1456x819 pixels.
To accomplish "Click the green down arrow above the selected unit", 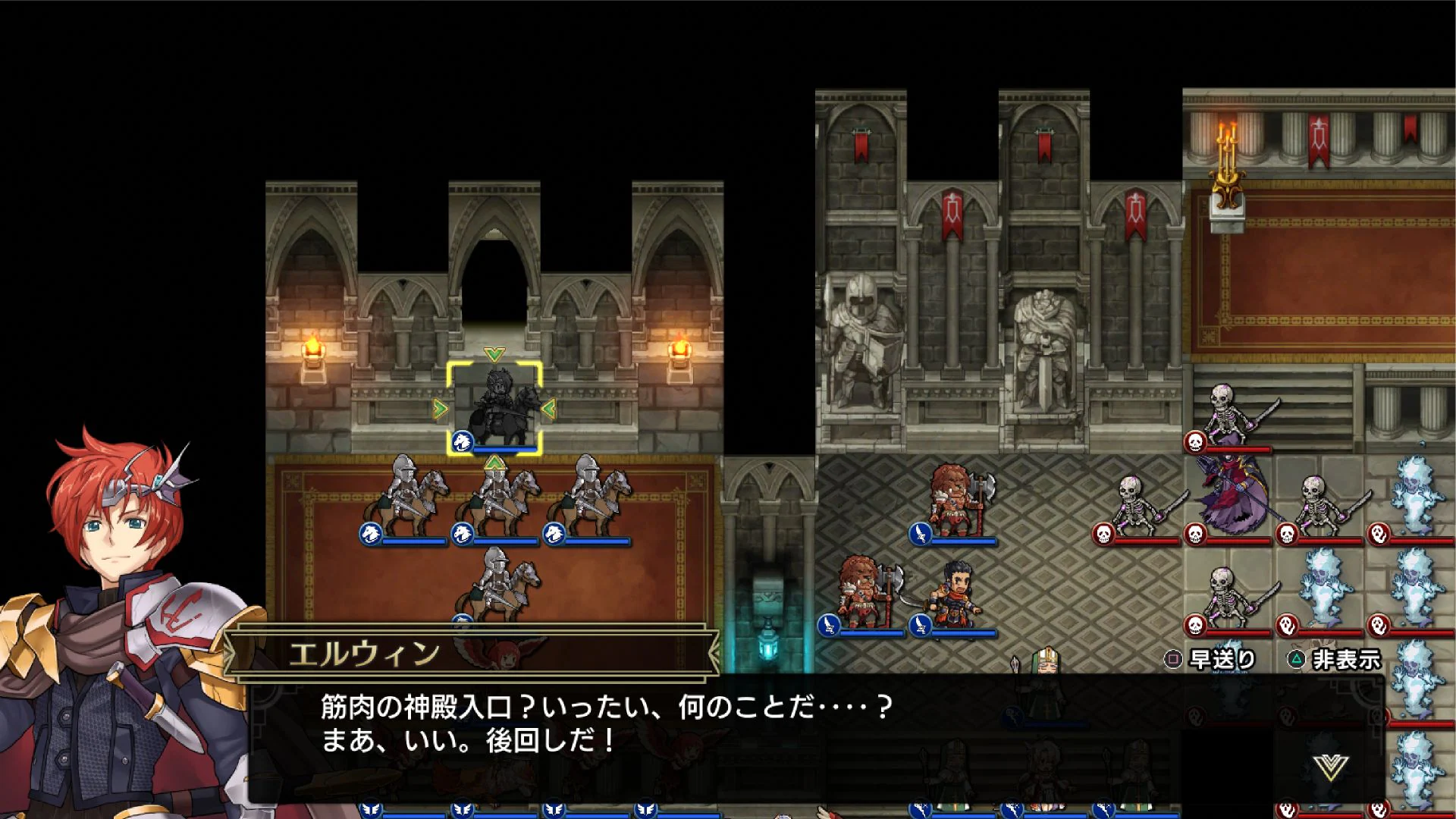I will pyautogui.click(x=494, y=353).
